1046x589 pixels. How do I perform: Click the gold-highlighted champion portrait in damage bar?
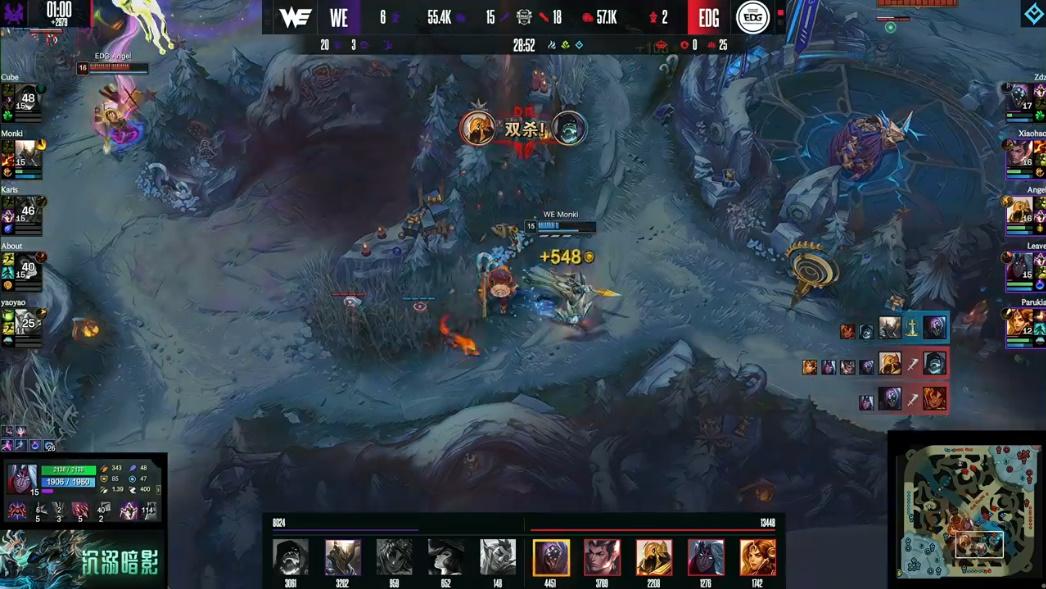click(x=550, y=557)
